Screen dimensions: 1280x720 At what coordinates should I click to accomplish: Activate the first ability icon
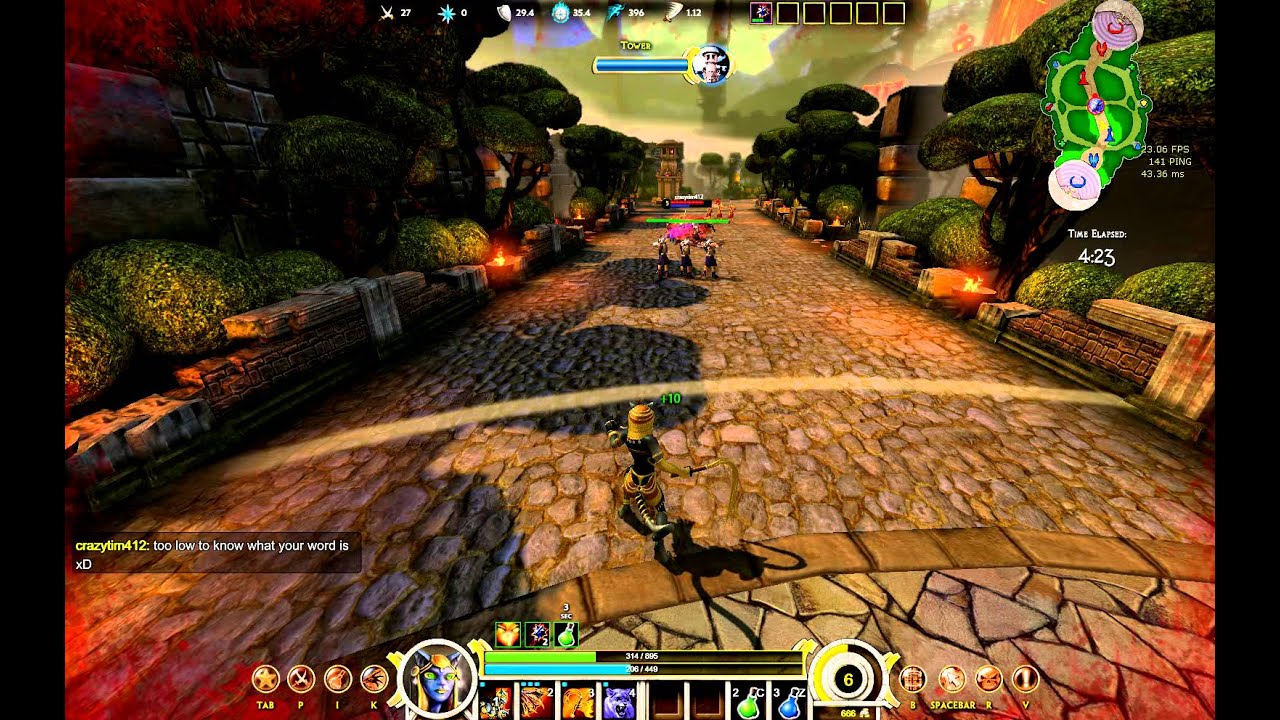point(495,703)
